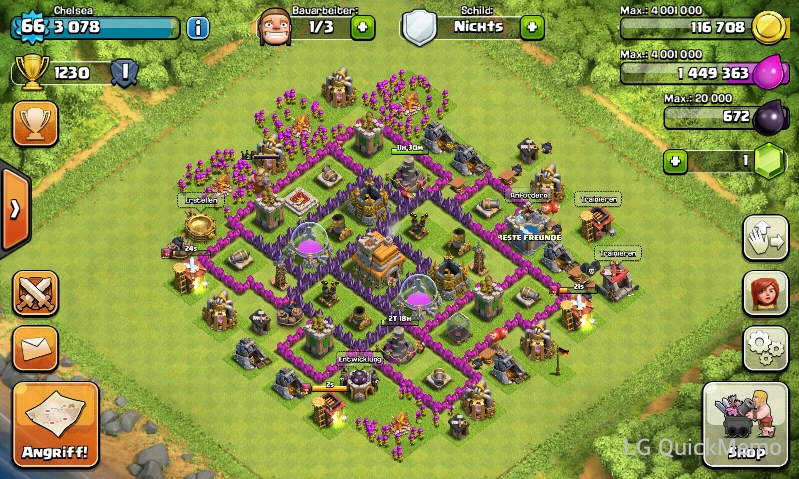Open the Shop menu
This screenshot has width=799, height=479.
pyautogui.click(x=744, y=425)
